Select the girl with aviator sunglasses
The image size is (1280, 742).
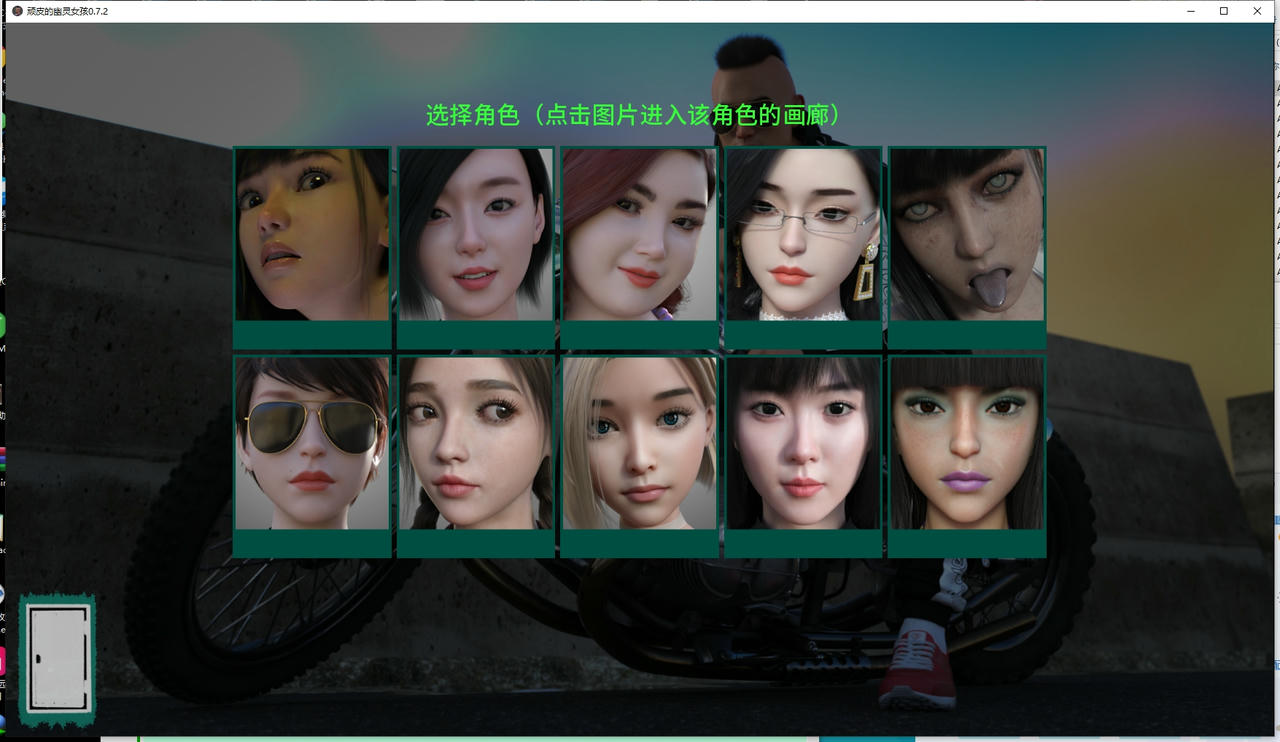pyautogui.click(x=312, y=446)
